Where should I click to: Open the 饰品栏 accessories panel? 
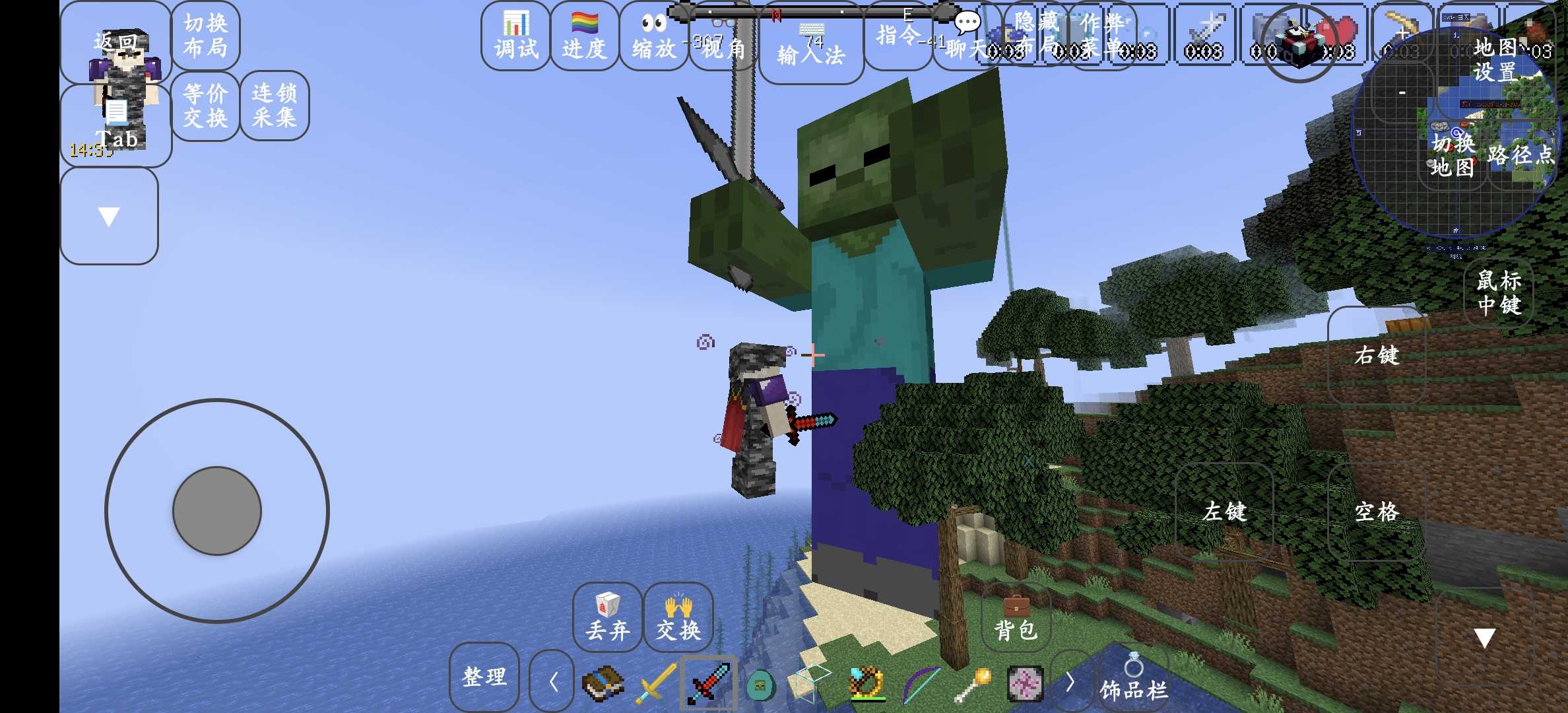[1134, 679]
